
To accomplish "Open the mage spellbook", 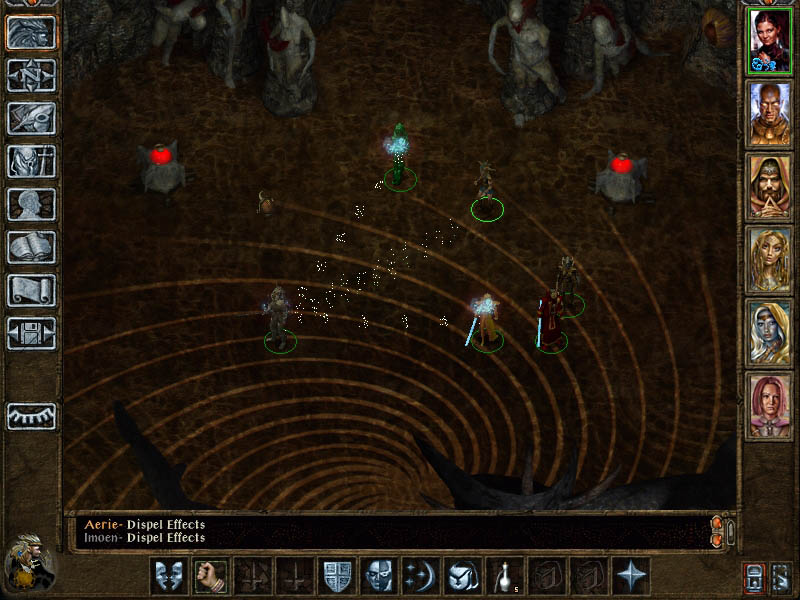I will click(31, 247).
